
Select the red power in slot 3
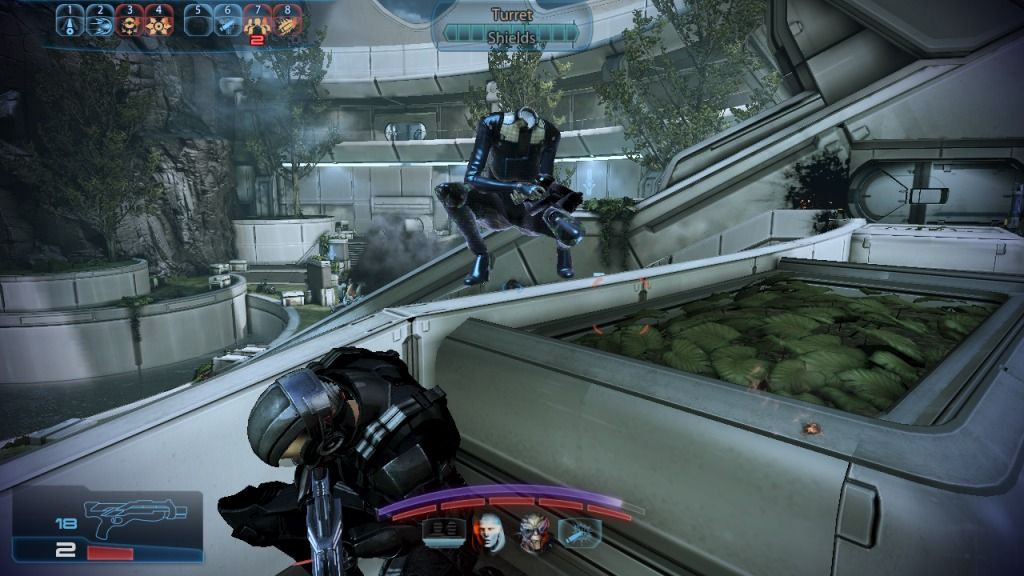click(x=129, y=21)
